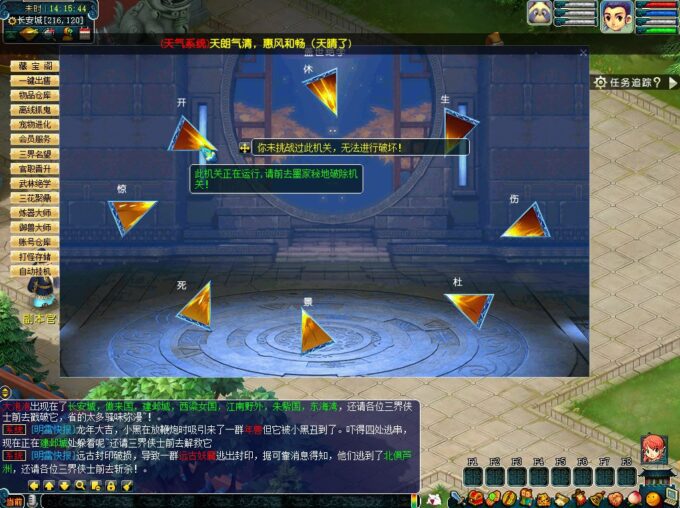The image size is (680, 508).
Task: Open the 帐号仓库 account warehouse
Action: tap(34, 241)
